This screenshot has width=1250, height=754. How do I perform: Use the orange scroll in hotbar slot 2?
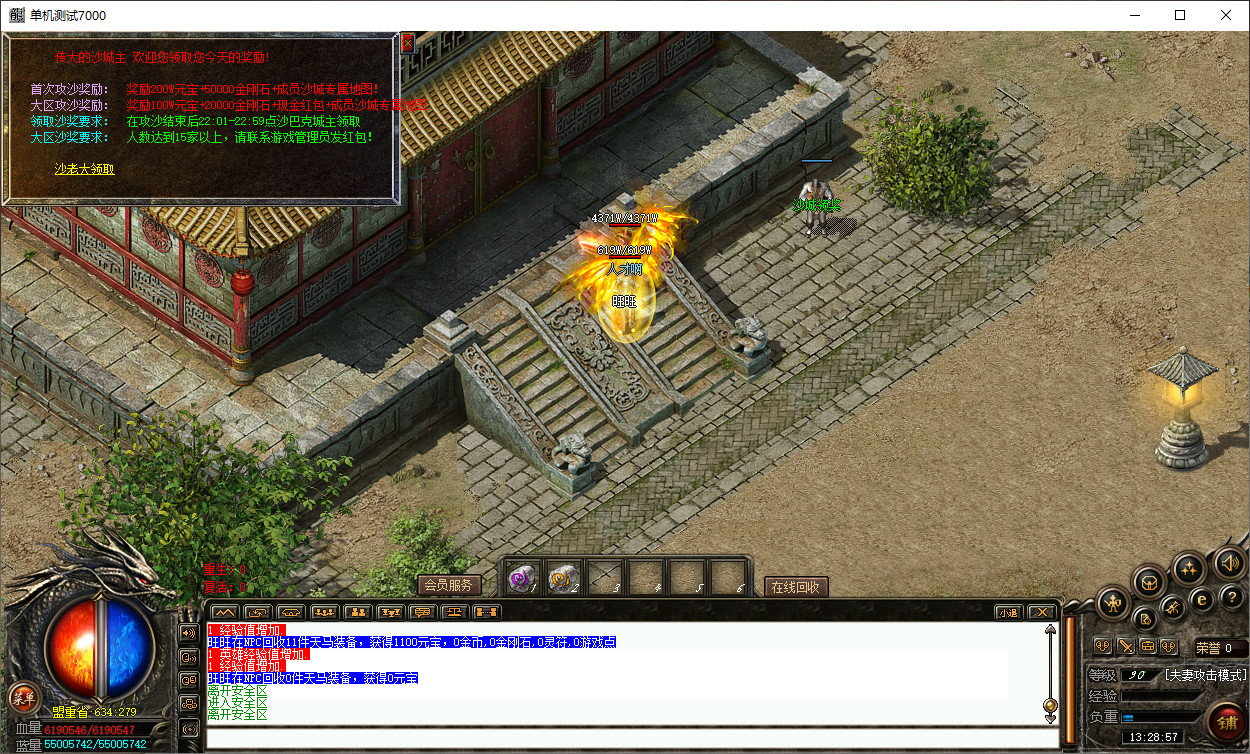point(562,577)
